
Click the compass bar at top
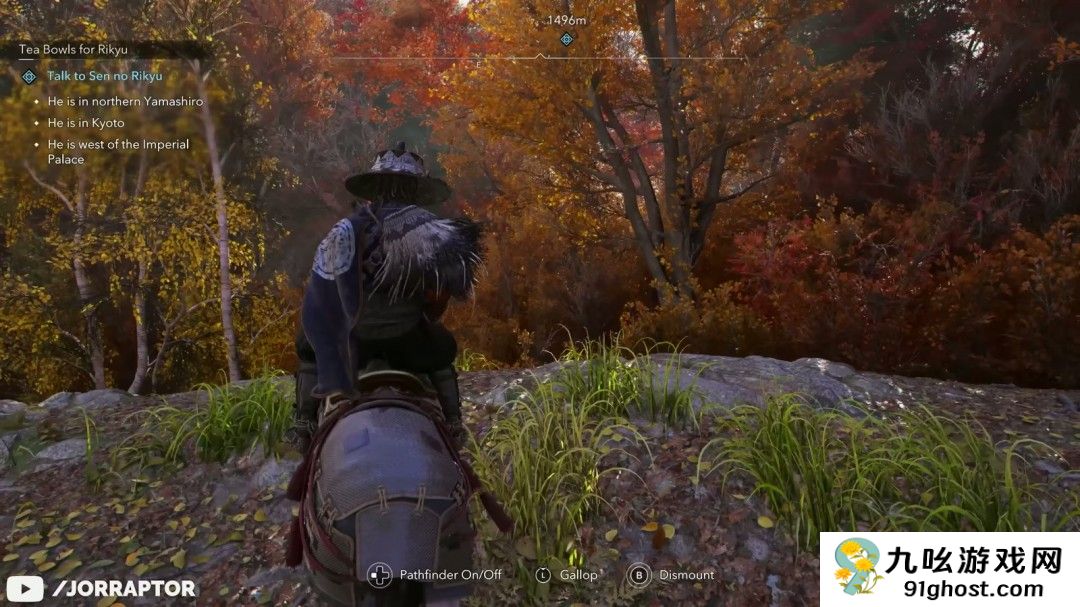click(x=538, y=58)
